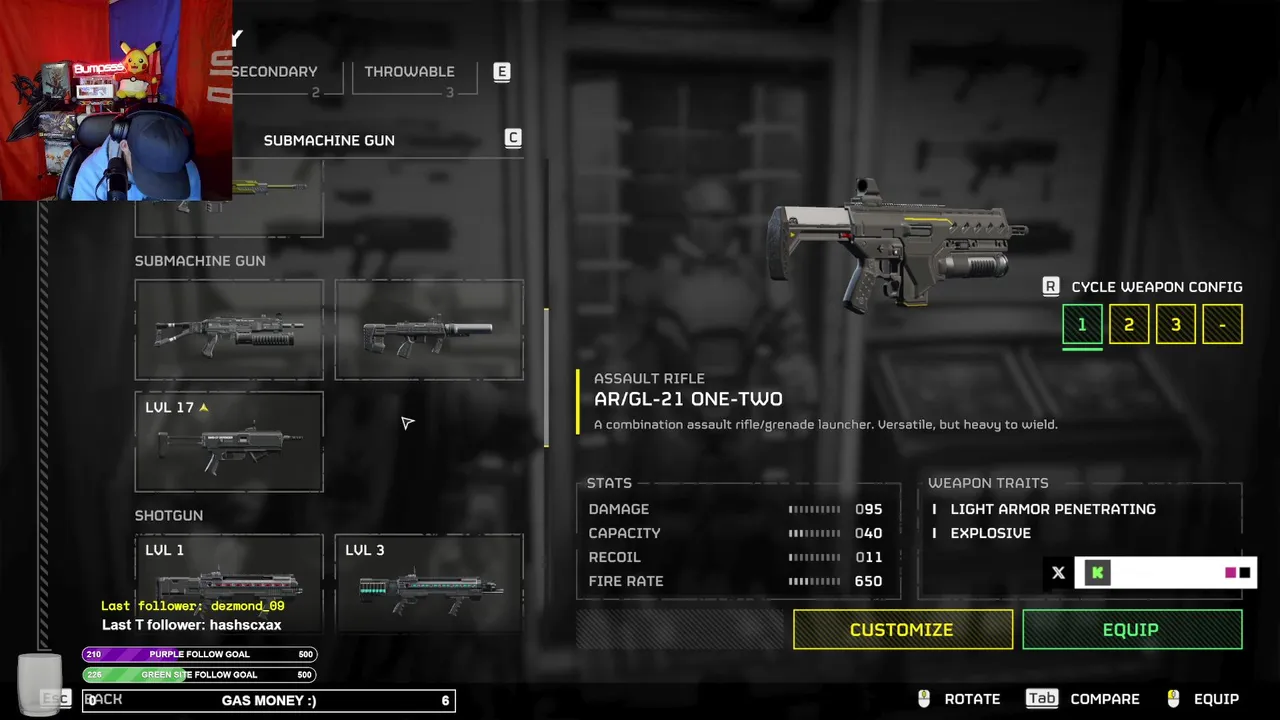Close the stream overlay with X
The width and height of the screenshot is (1280, 720).
pos(1058,573)
